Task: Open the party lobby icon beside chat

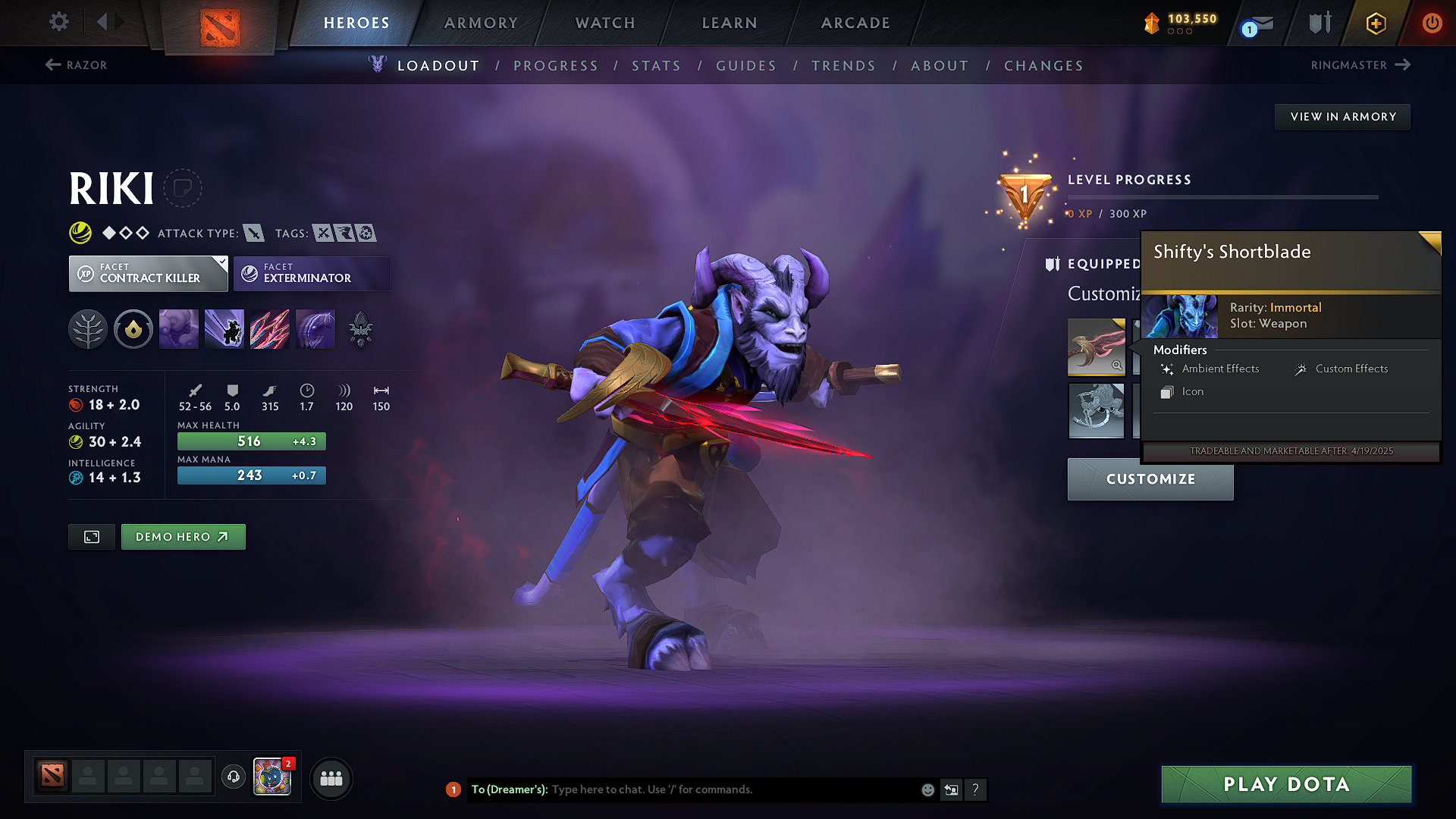Action: (331, 778)
